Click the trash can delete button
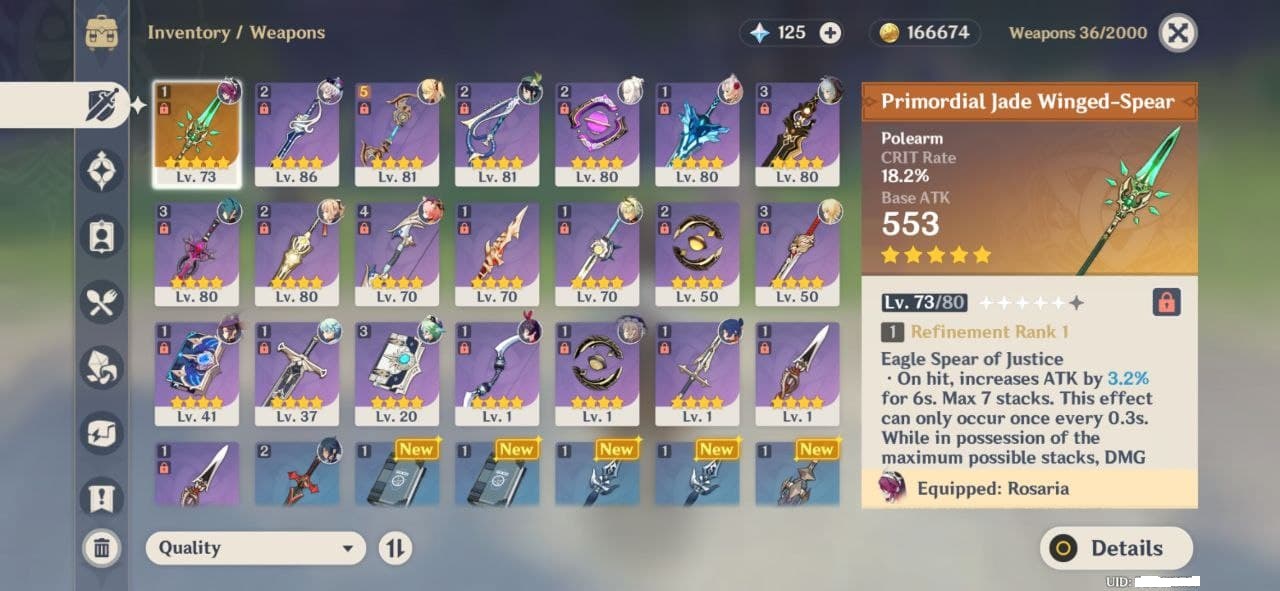Image resolution: width=1280 pixels, height=591 pixels. tap(102, 547)
